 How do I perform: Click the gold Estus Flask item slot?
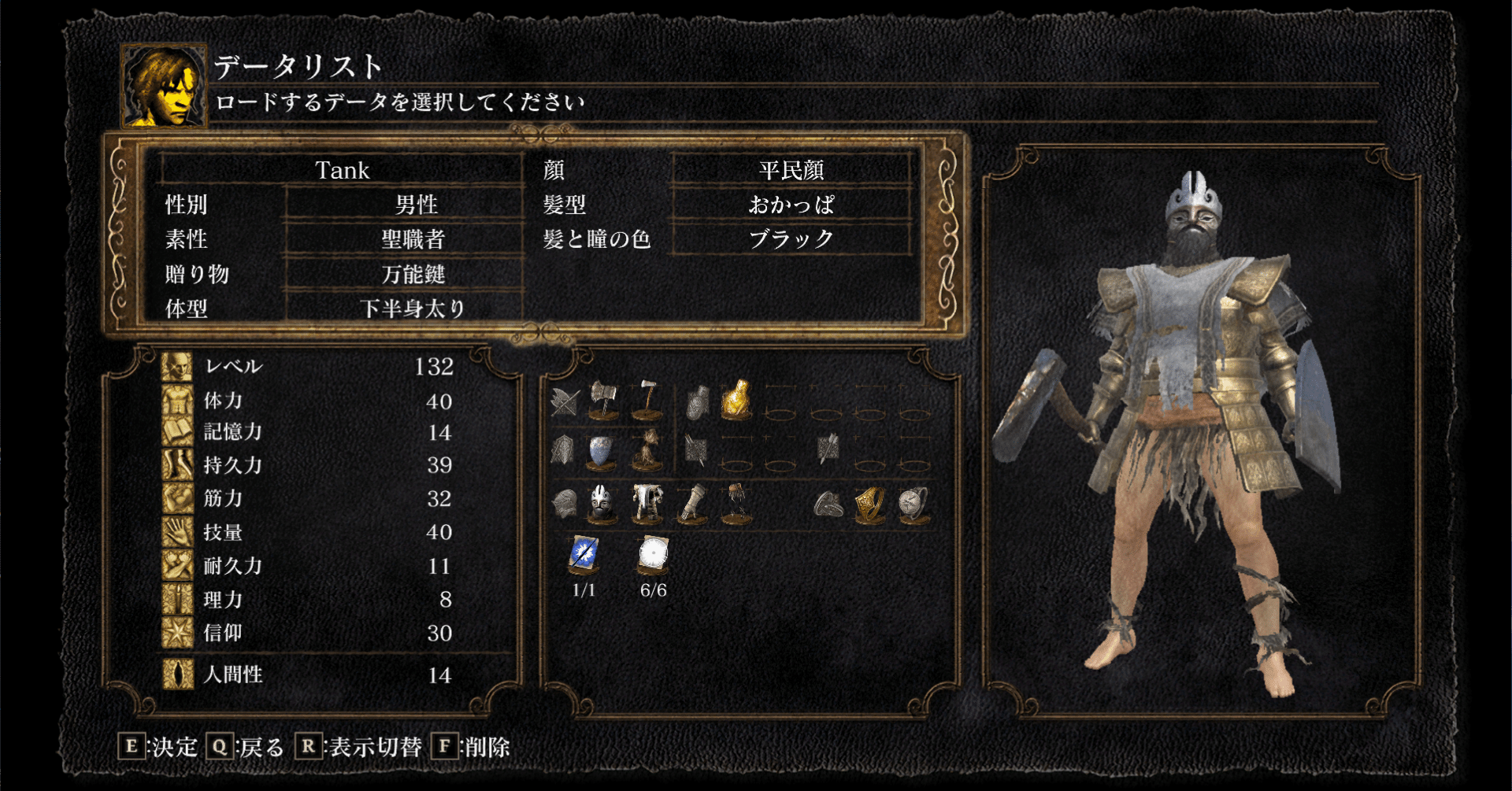[736, 400]
